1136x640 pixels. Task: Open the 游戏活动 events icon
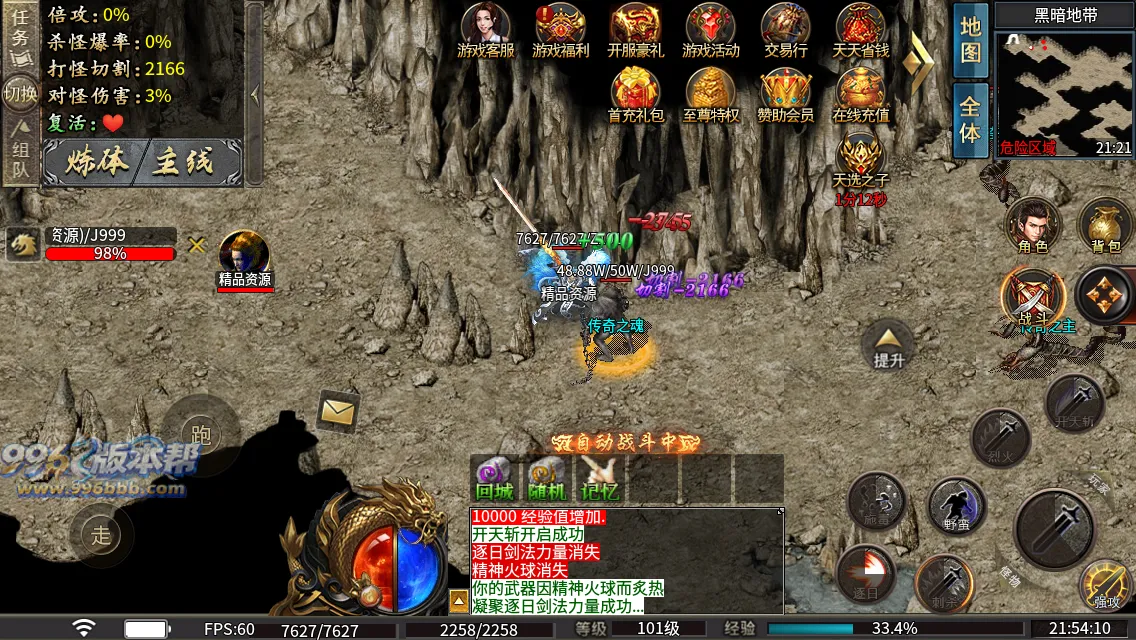click(710, 27)
